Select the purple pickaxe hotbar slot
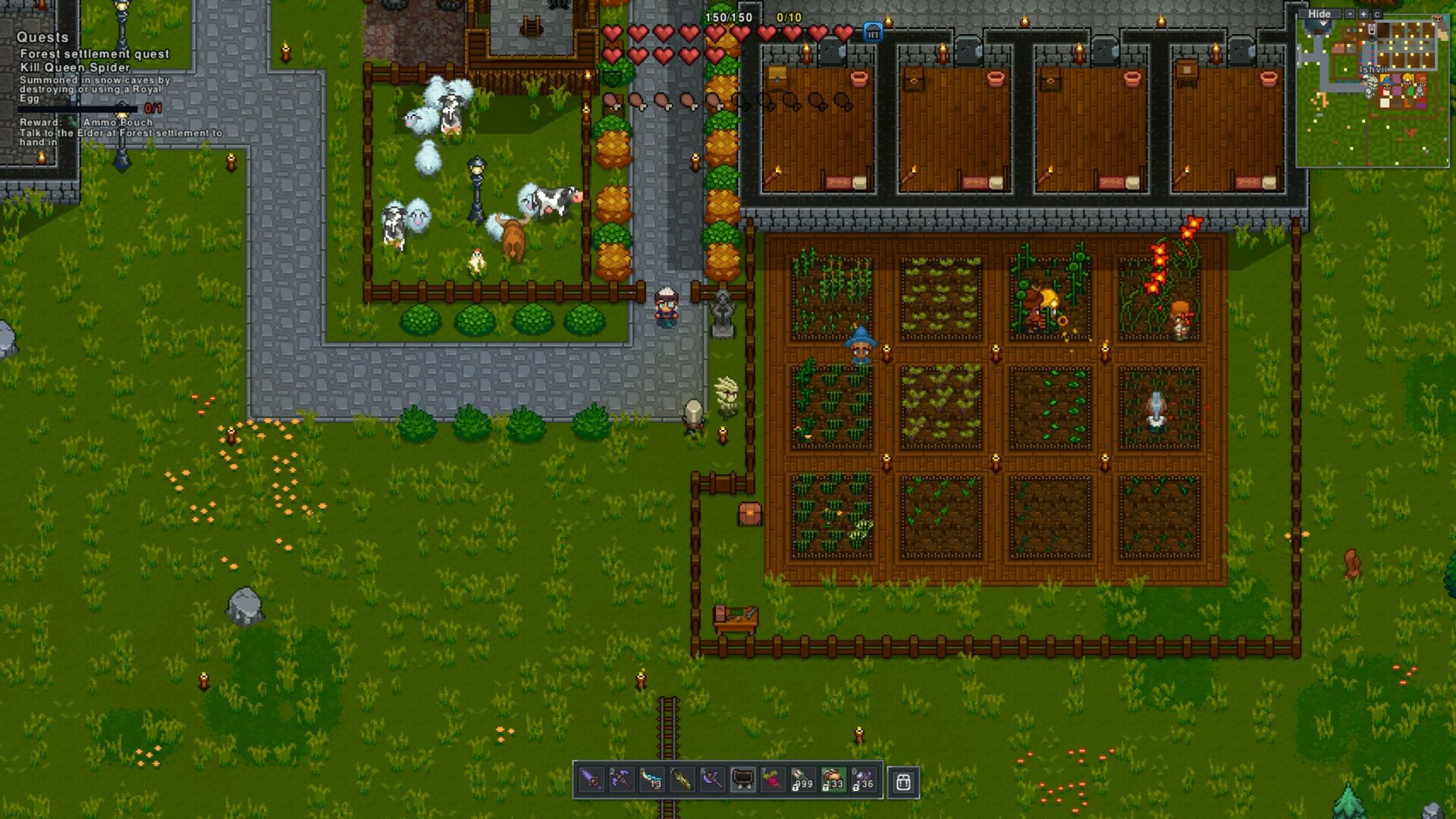The image size is (1456, 819). (x=621, y=780)
